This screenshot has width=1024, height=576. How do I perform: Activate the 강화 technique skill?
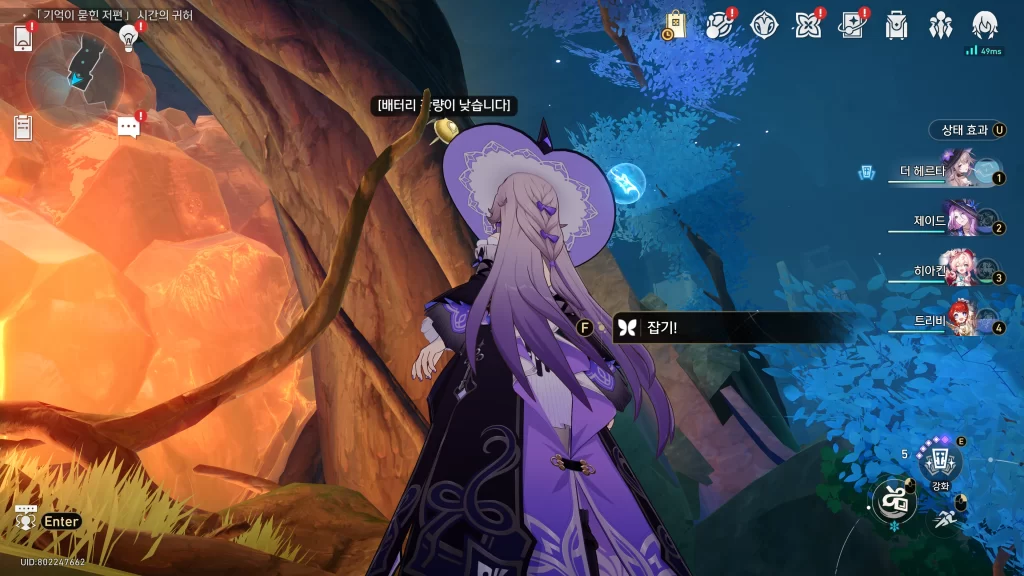click(x=940, y=462)
